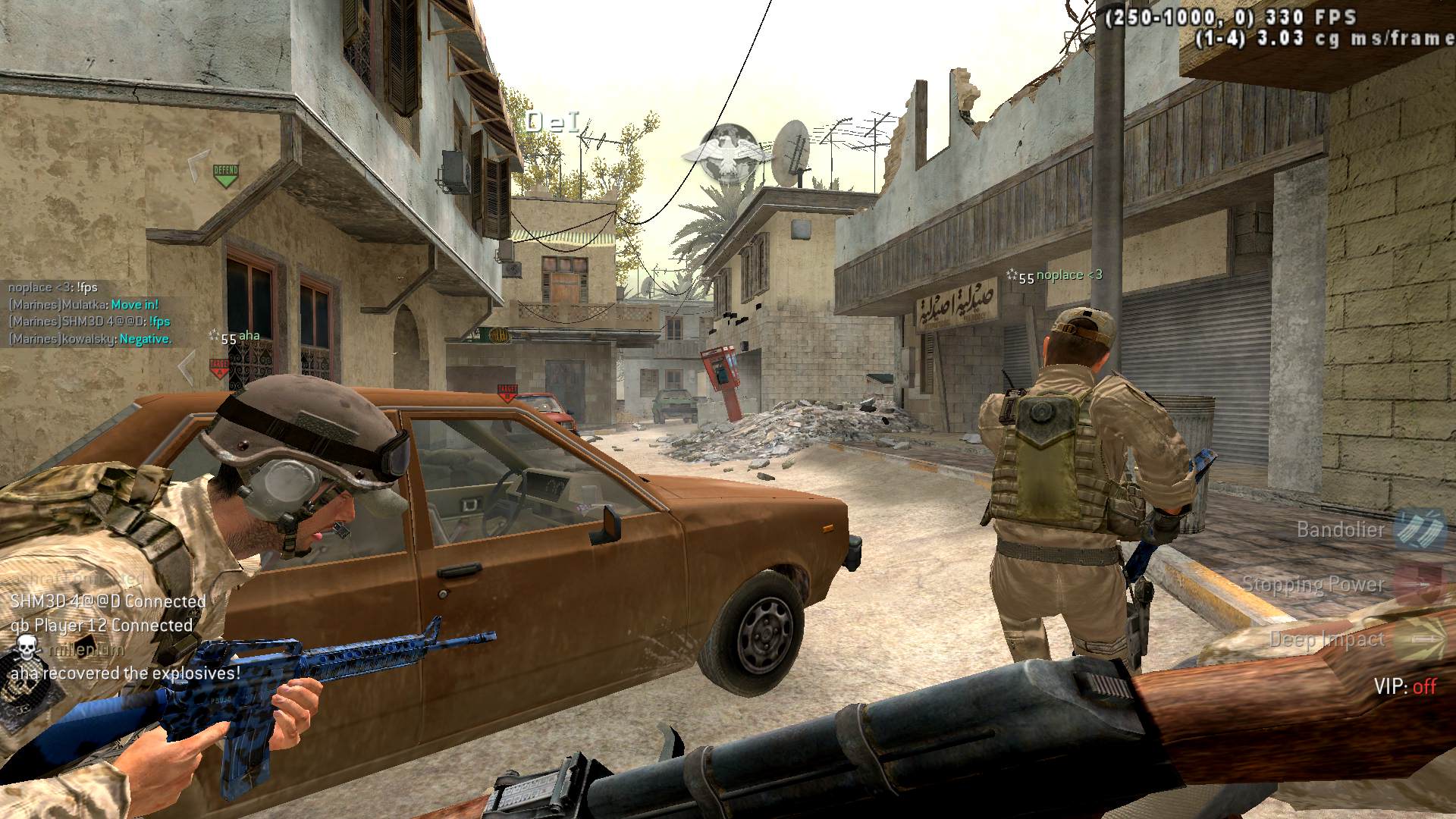Choose the Deep Impact perk icon
1456x819 pixels.
pyautogui.click(x=1418, y=639)
